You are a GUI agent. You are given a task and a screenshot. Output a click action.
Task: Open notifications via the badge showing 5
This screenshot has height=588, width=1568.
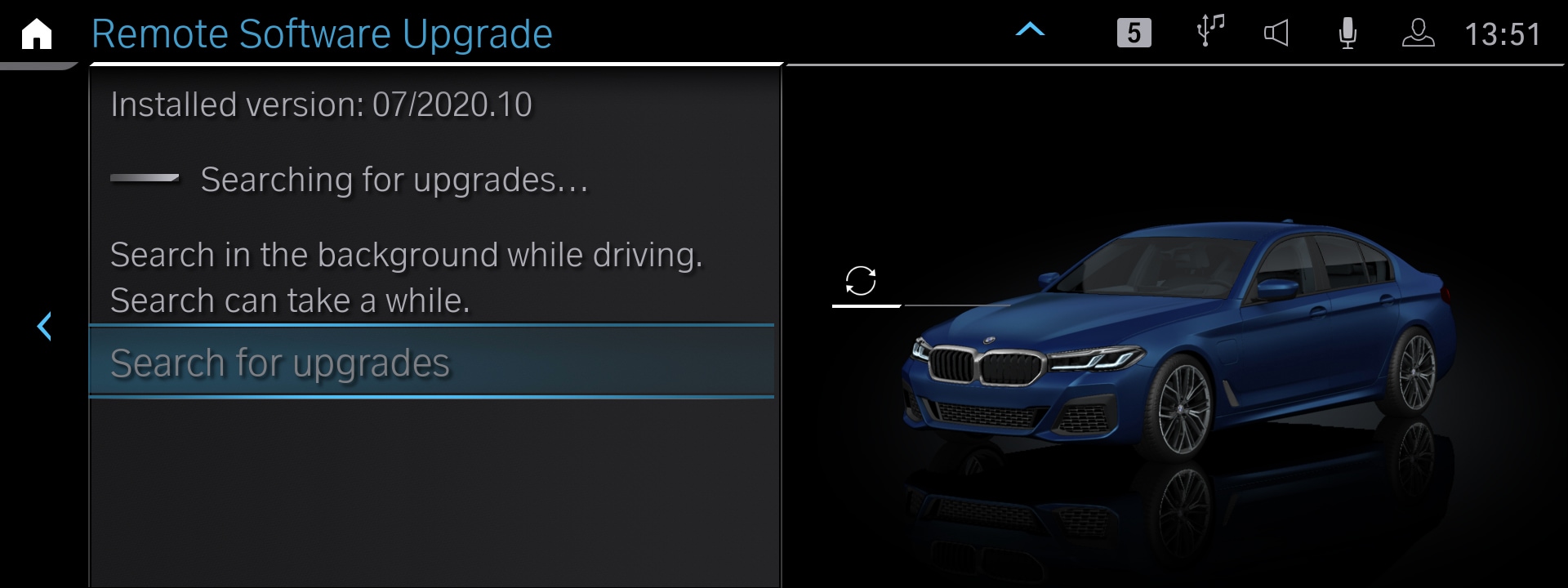click(1134, 34)
